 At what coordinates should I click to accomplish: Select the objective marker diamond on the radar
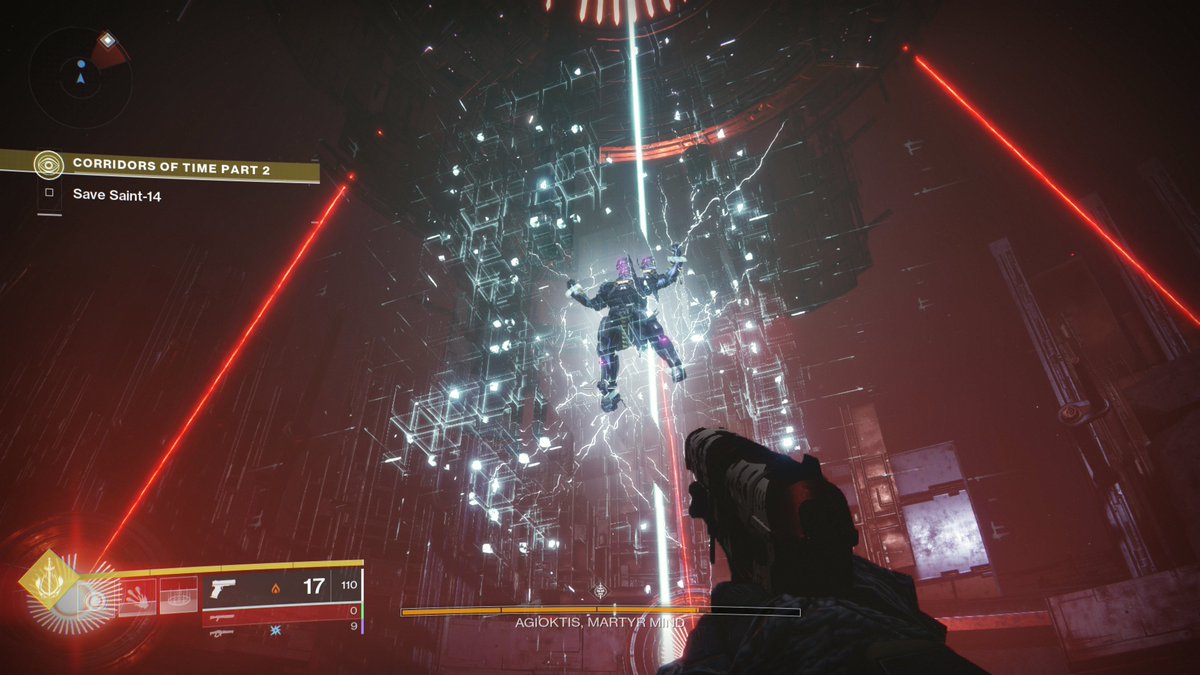pyautogui.click(x=108, y=41)
